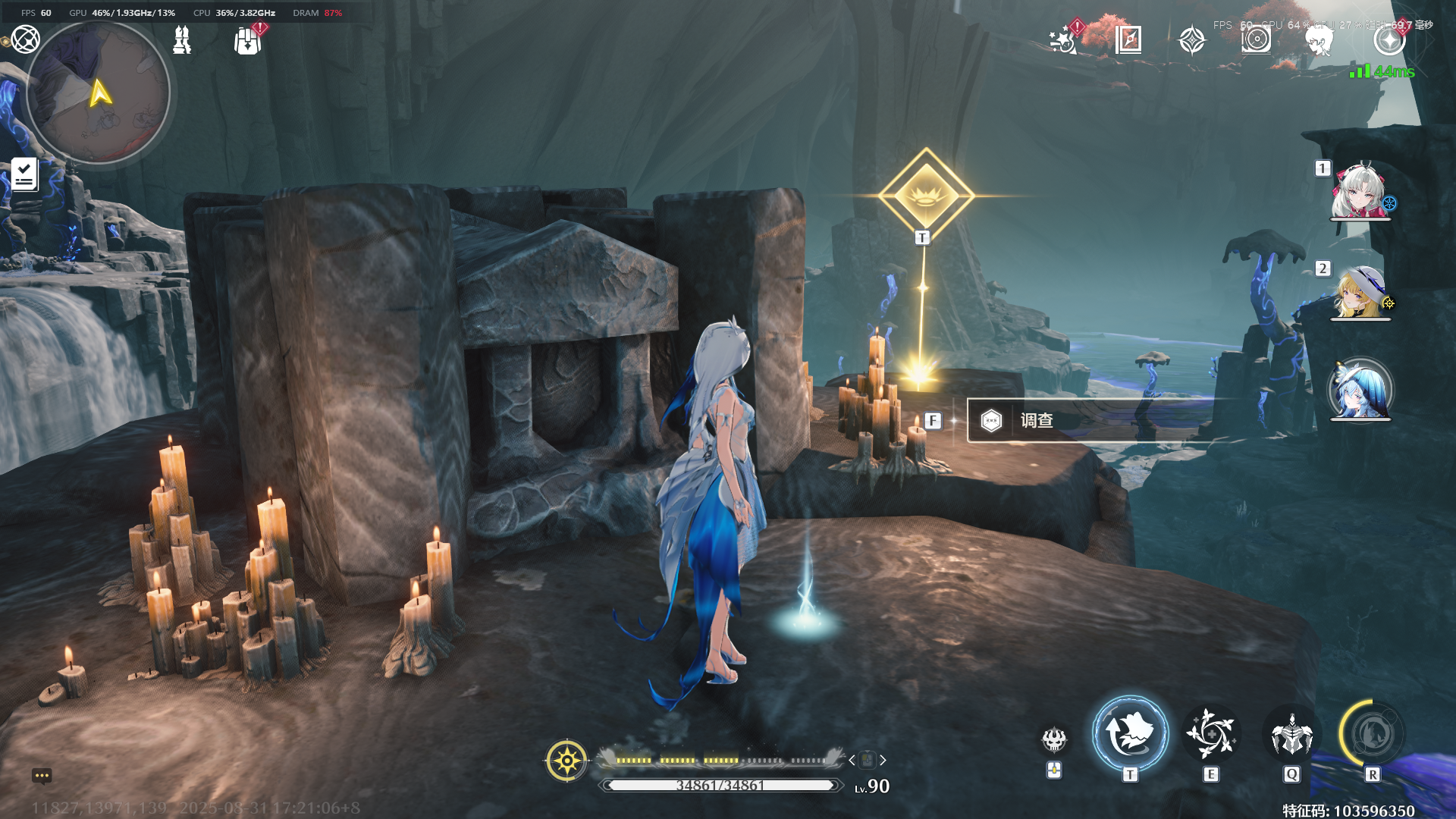This screenshot has width=1456, height=819.
Task: Open the terminal menu icon beside the minimap
Action: pos(25,39)
